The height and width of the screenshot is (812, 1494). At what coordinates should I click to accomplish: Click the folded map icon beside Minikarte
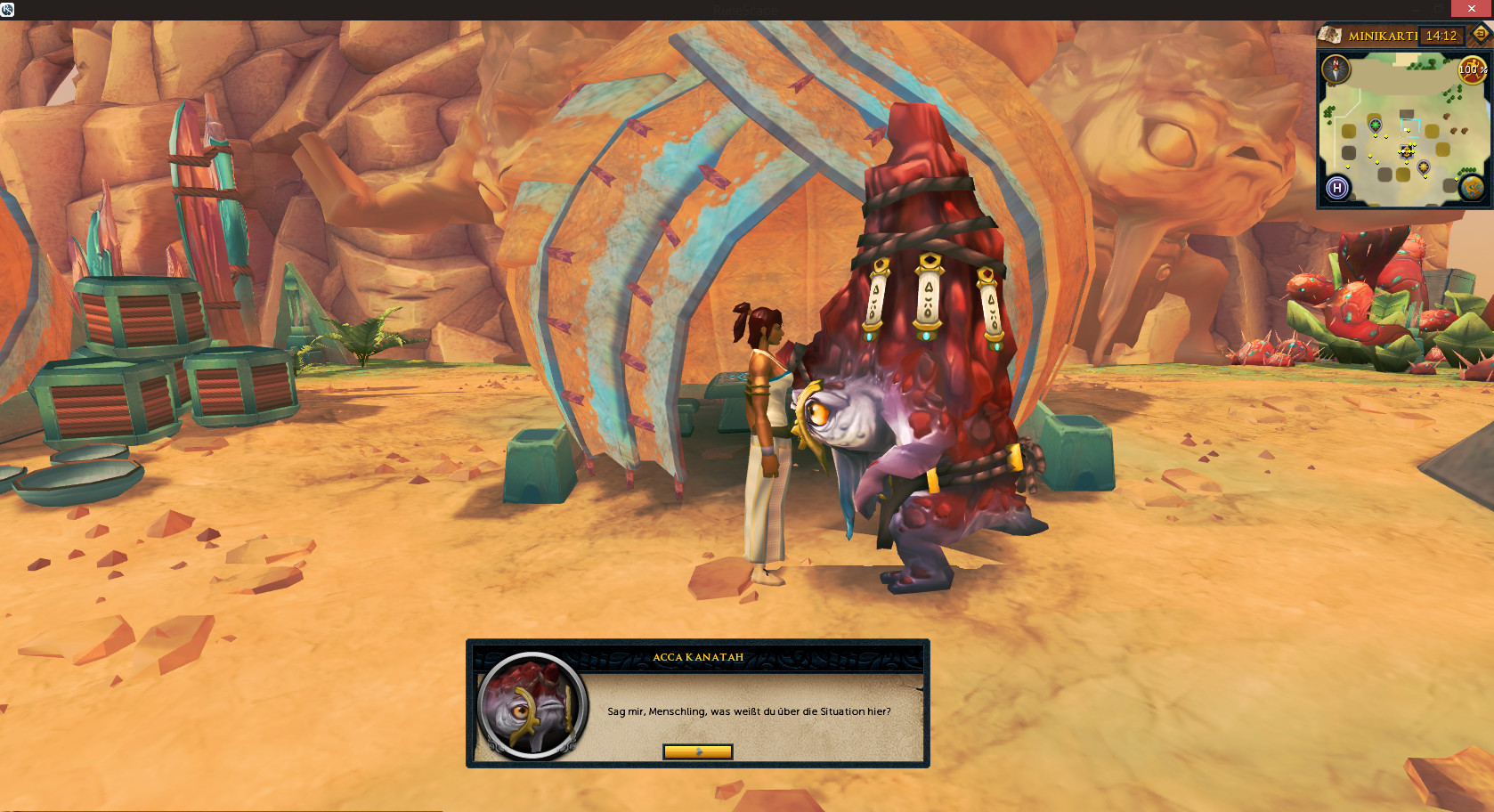[x=1330, y=35]
